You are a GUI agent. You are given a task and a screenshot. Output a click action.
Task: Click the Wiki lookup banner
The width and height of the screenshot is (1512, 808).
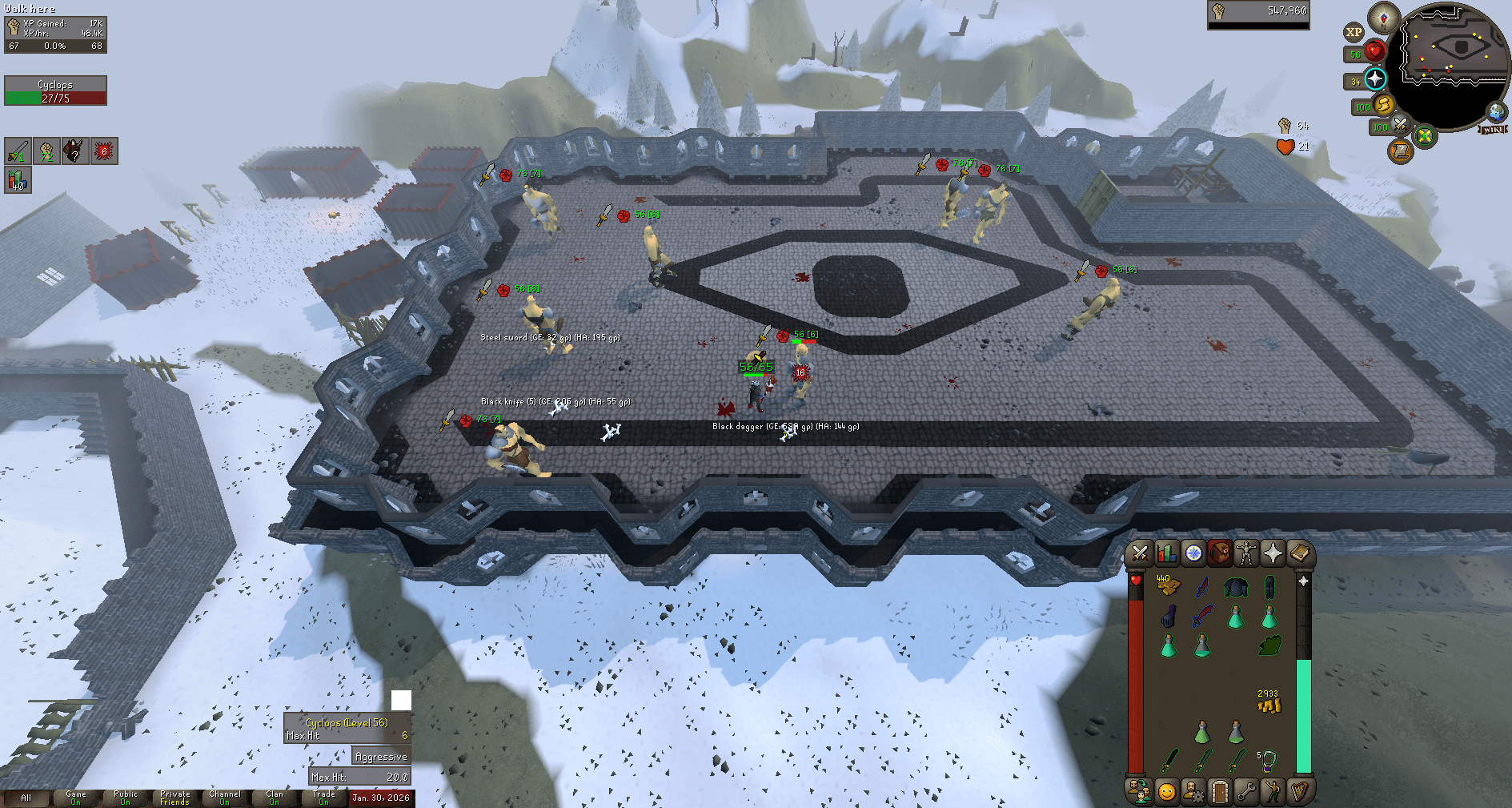tap(1493, 130)
